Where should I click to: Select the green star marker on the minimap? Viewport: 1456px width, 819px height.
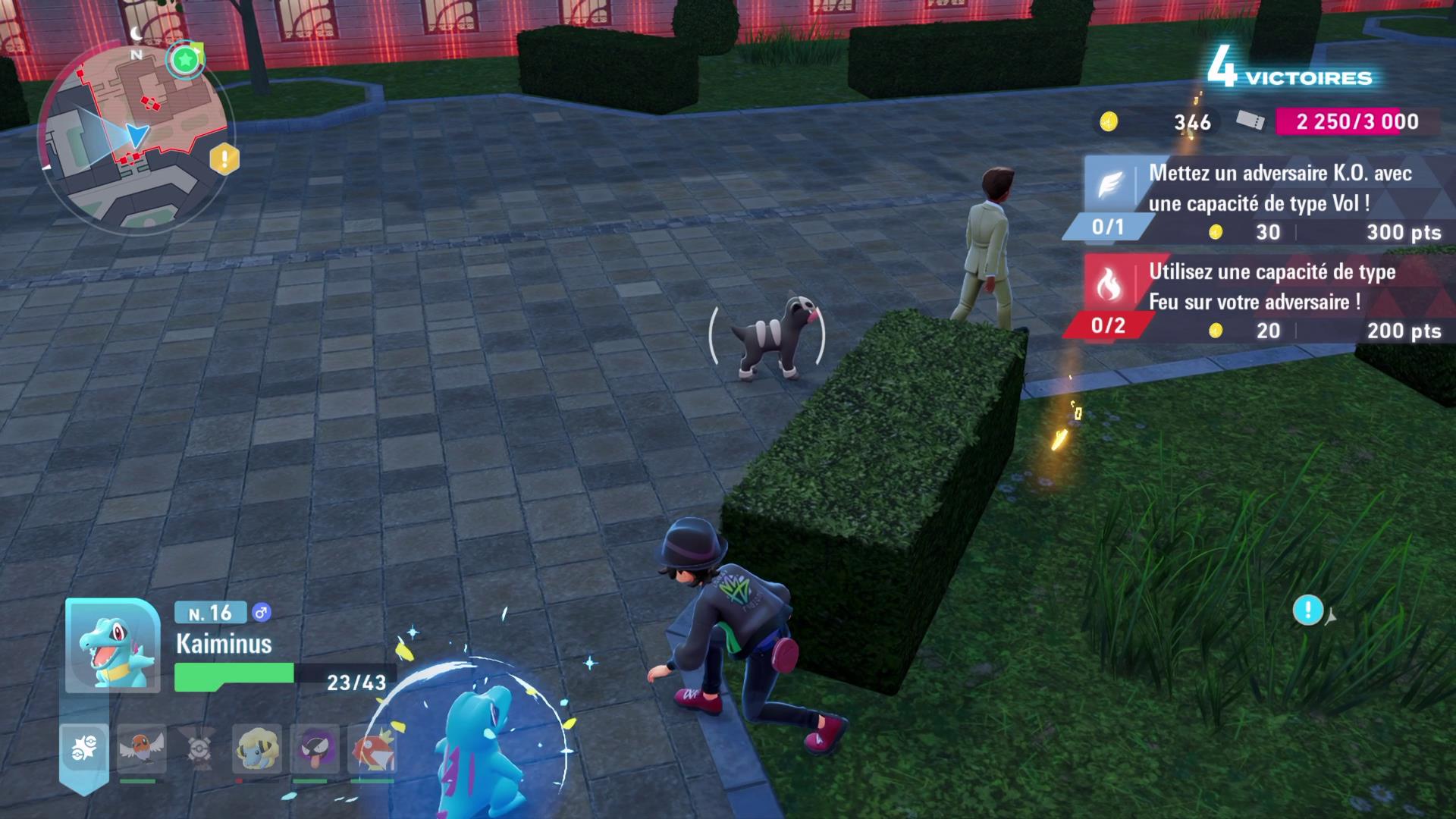(x=184, y=59)
